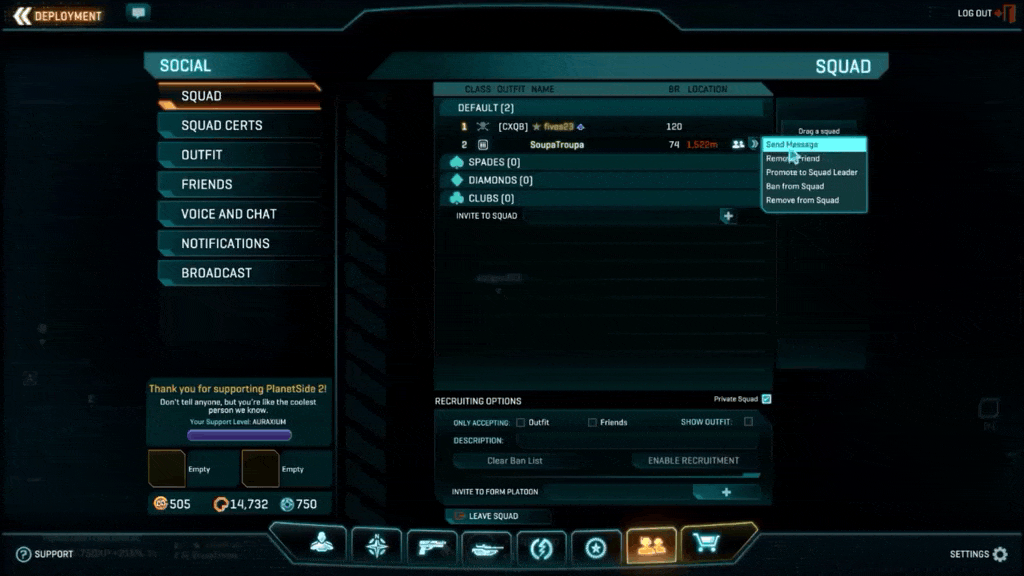The height and width of the screenshot is (576, 1024).
Task: Open the Friends social tab
Action: click(207, 185)
